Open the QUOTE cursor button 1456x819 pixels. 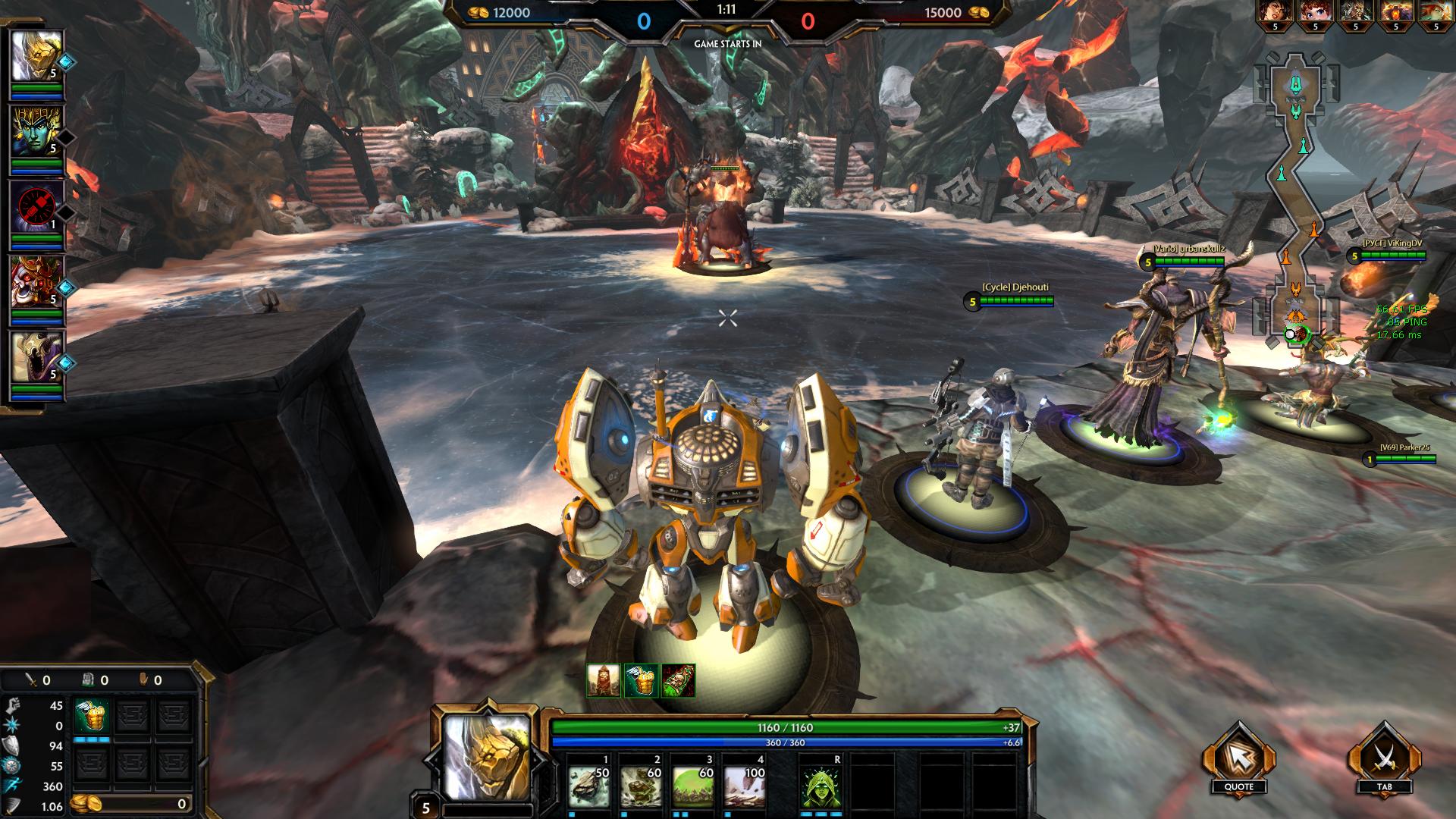coord(1238,760)
